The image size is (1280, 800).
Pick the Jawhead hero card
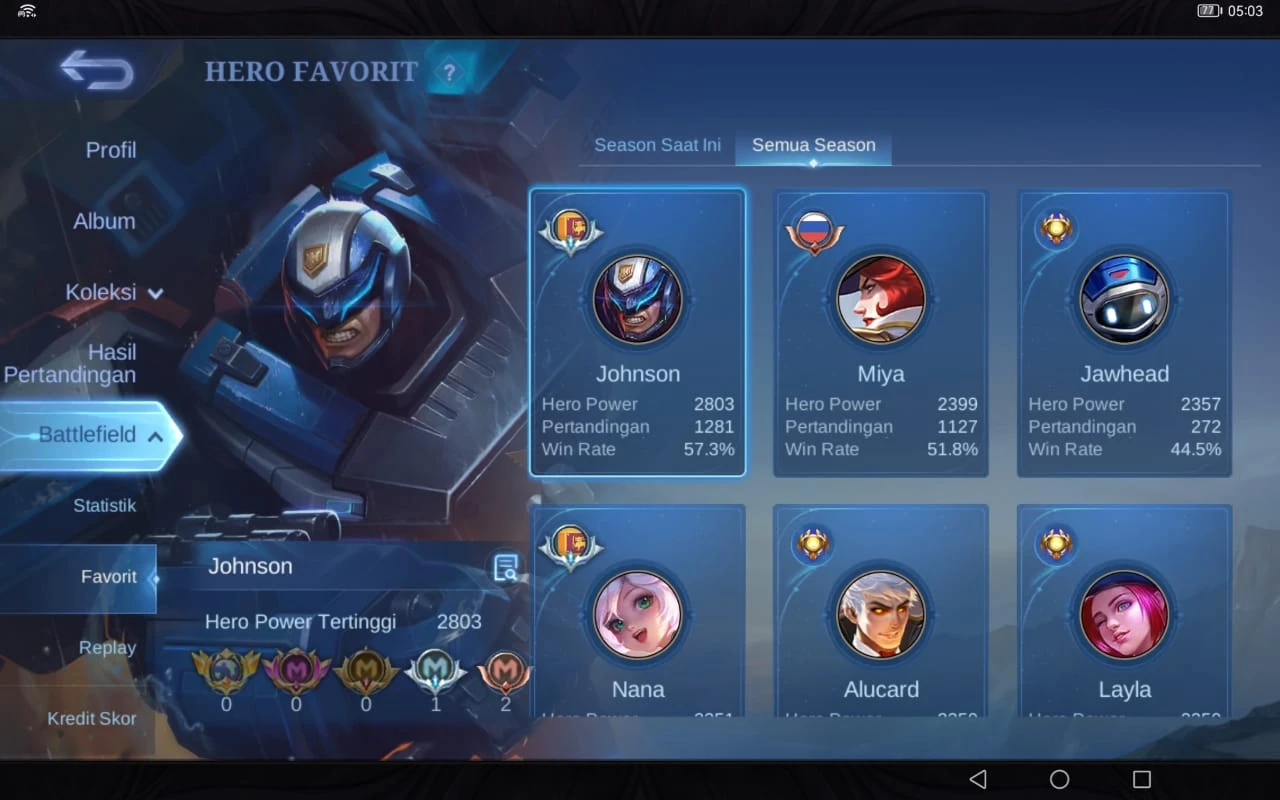pos(1124,332)
